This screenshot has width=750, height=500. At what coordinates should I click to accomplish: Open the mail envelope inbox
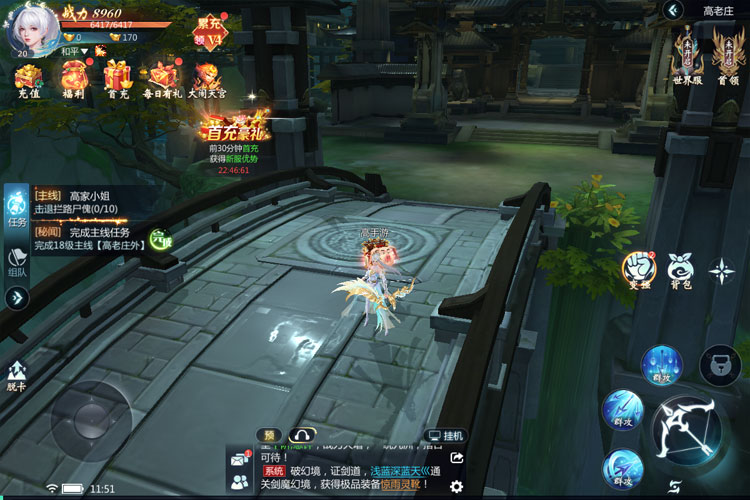click(239, 460)
